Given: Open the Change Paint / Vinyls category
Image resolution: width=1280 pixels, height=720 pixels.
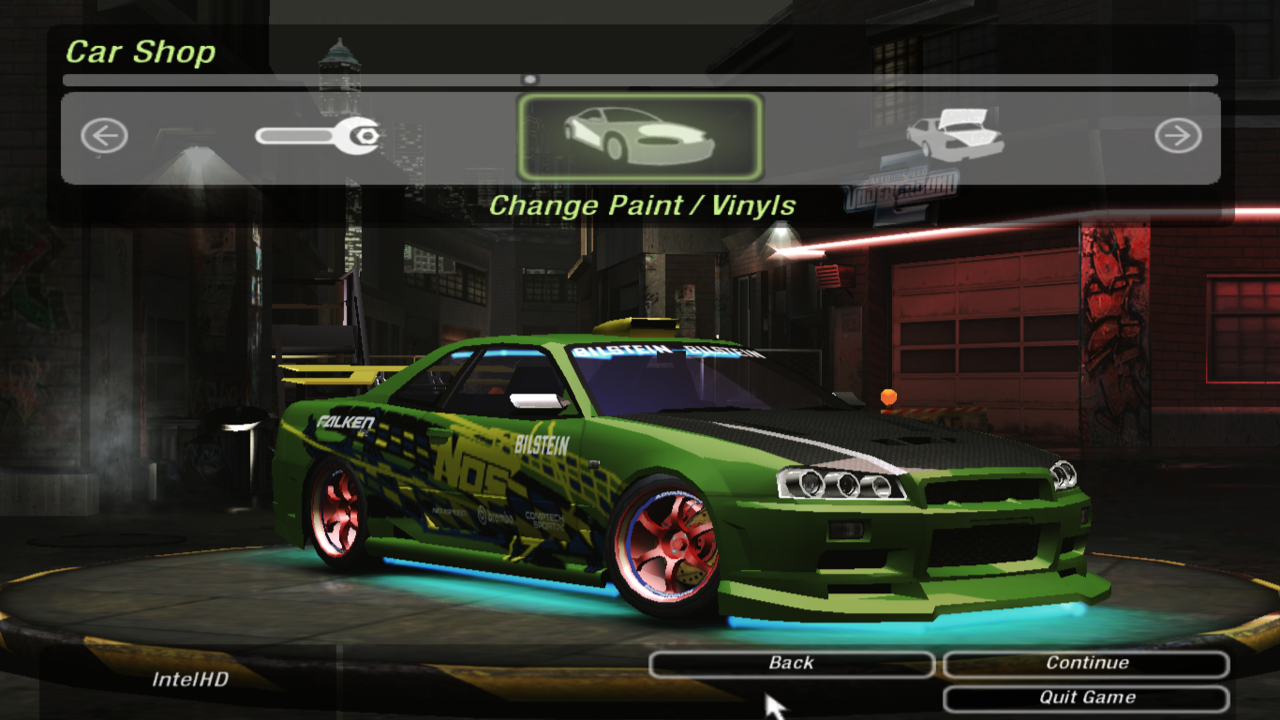Looking at the screenshot, I should click(x=640, y=137).
